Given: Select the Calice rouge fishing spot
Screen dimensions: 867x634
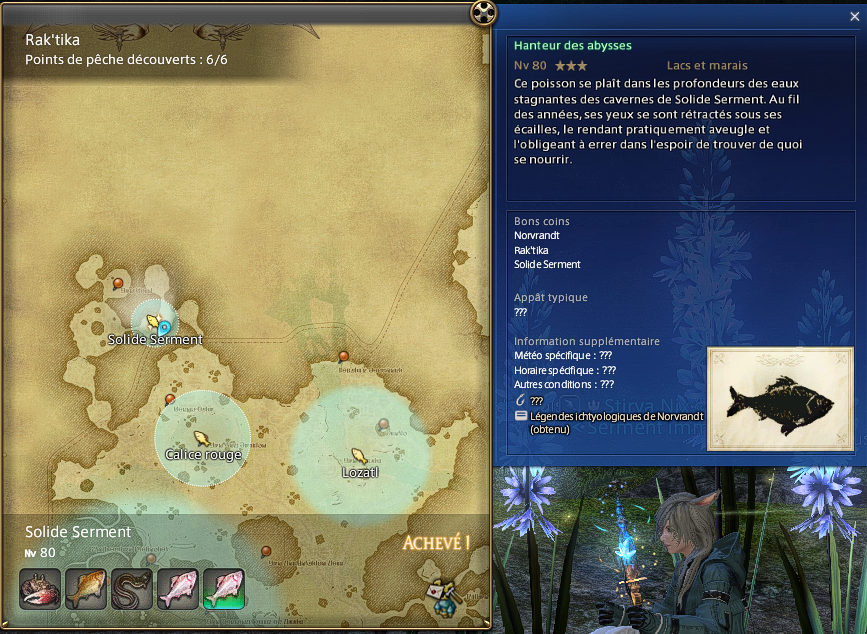Looking at the screenshot, I should pos(201,438).
